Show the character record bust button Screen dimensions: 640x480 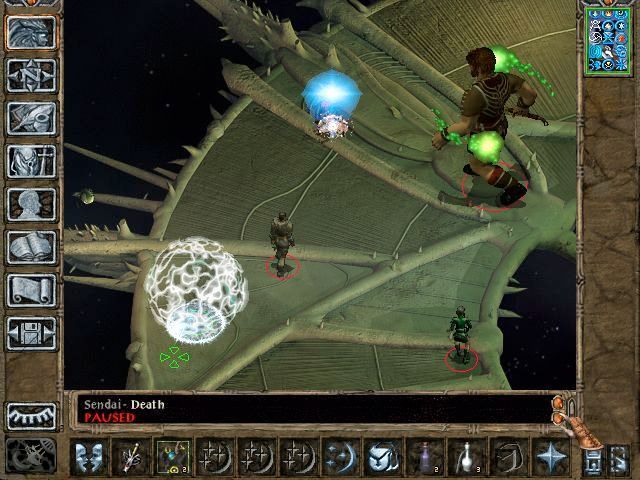31,204
